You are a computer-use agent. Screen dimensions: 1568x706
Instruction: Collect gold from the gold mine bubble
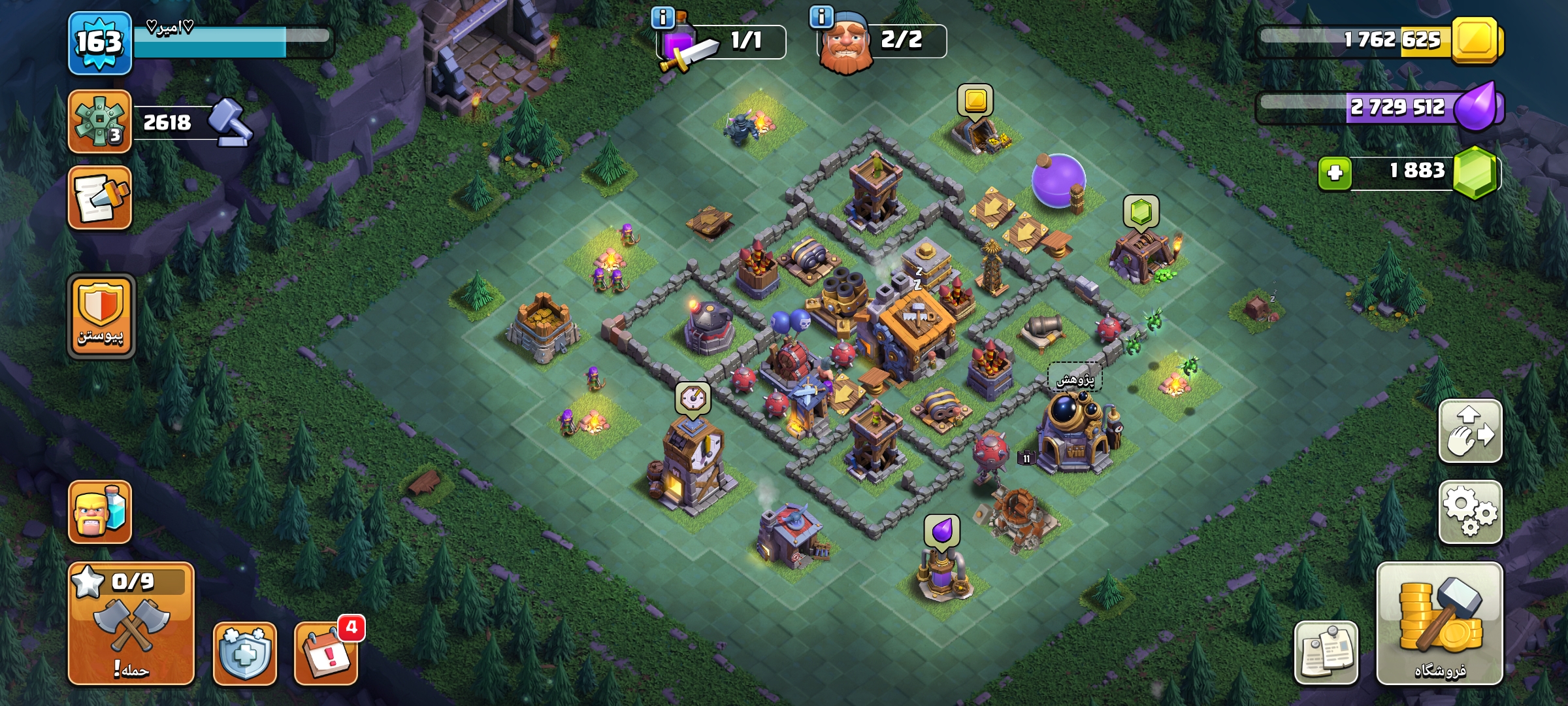[x=975, y=101]
